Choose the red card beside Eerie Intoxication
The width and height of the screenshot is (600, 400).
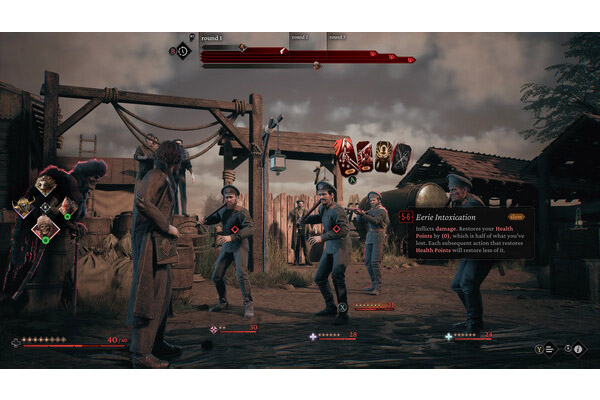[x=365, y=156]
